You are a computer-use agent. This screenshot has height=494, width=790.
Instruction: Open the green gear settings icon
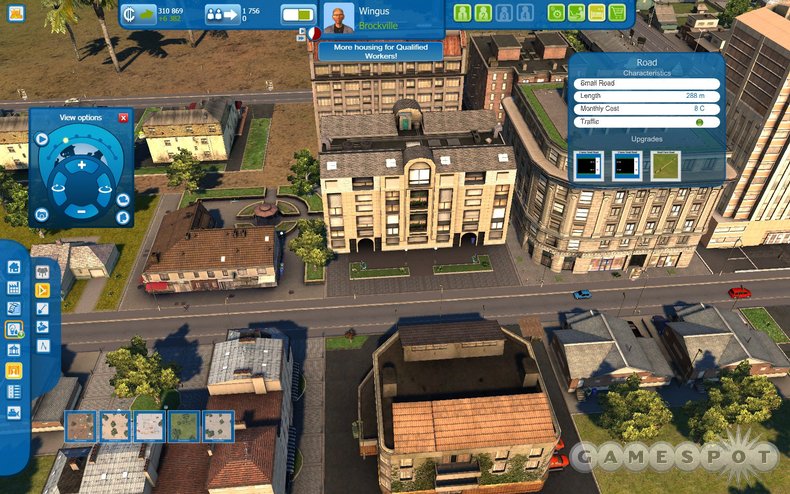556,13
